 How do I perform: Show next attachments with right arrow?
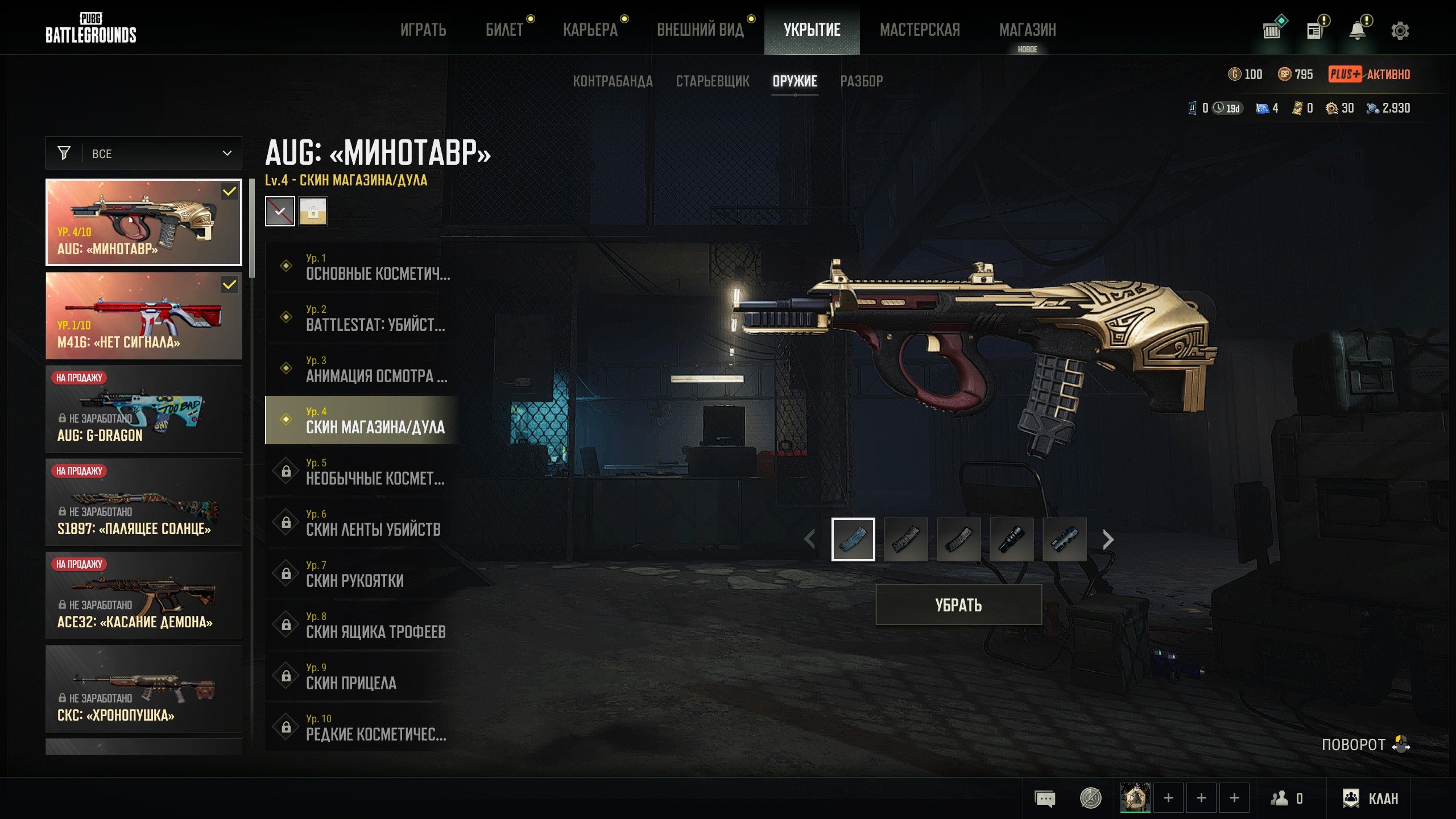coord(1107,539)
